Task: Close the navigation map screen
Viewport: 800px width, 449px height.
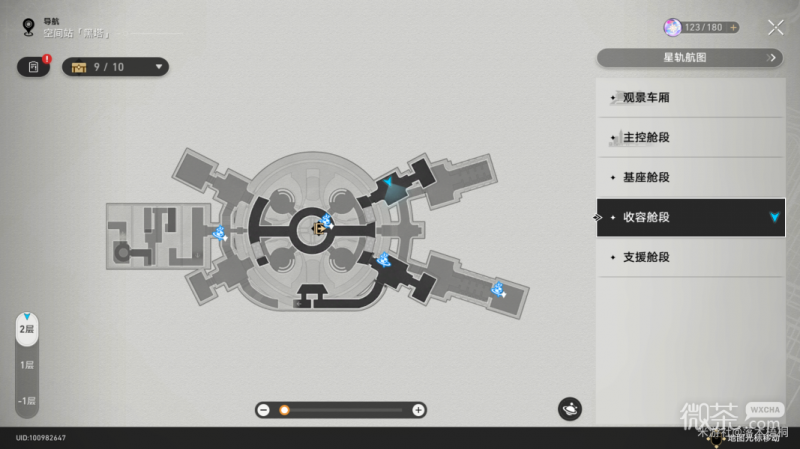Action: pos(775,28)
